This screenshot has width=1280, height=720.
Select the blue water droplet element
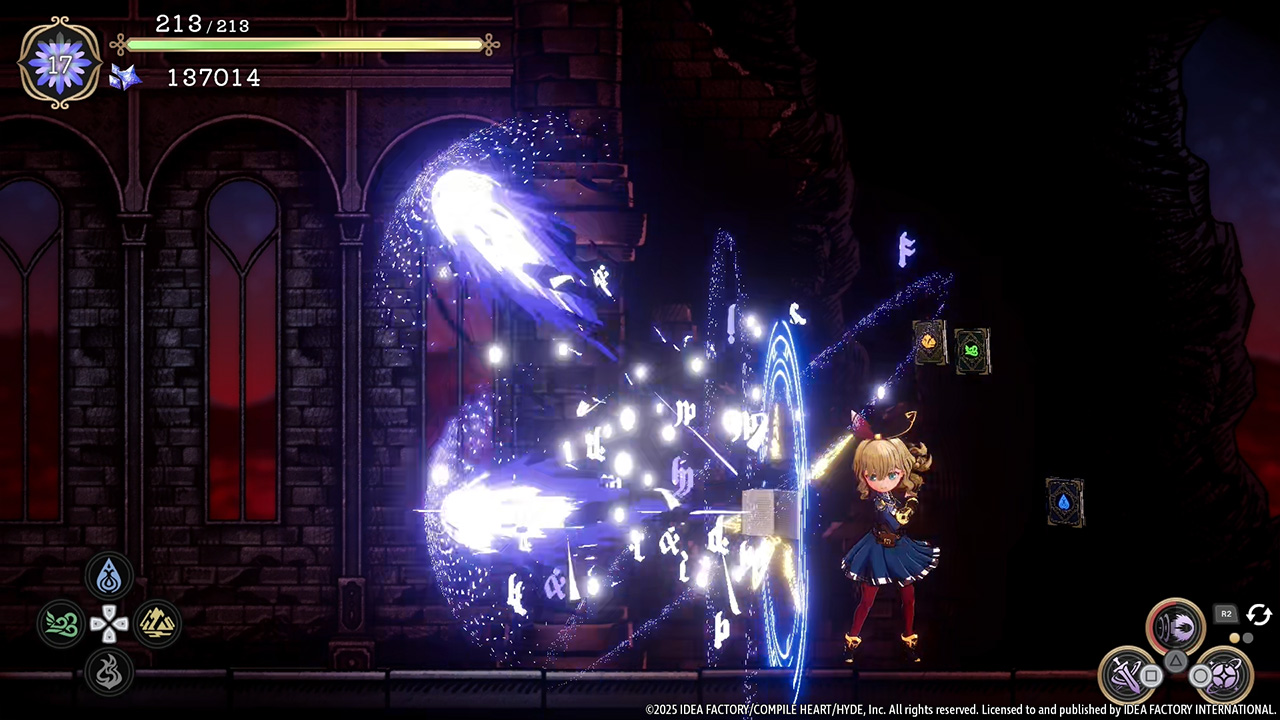click(x=108, y=578)
